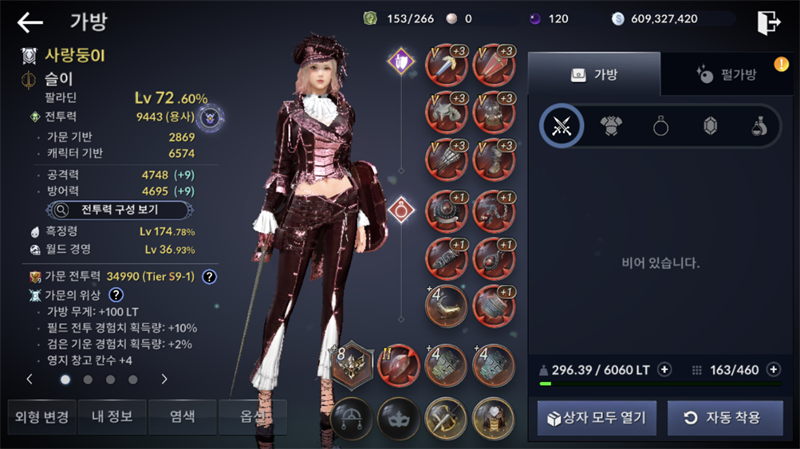
Task: Go back with the arrow button
Action: point(30,22)
